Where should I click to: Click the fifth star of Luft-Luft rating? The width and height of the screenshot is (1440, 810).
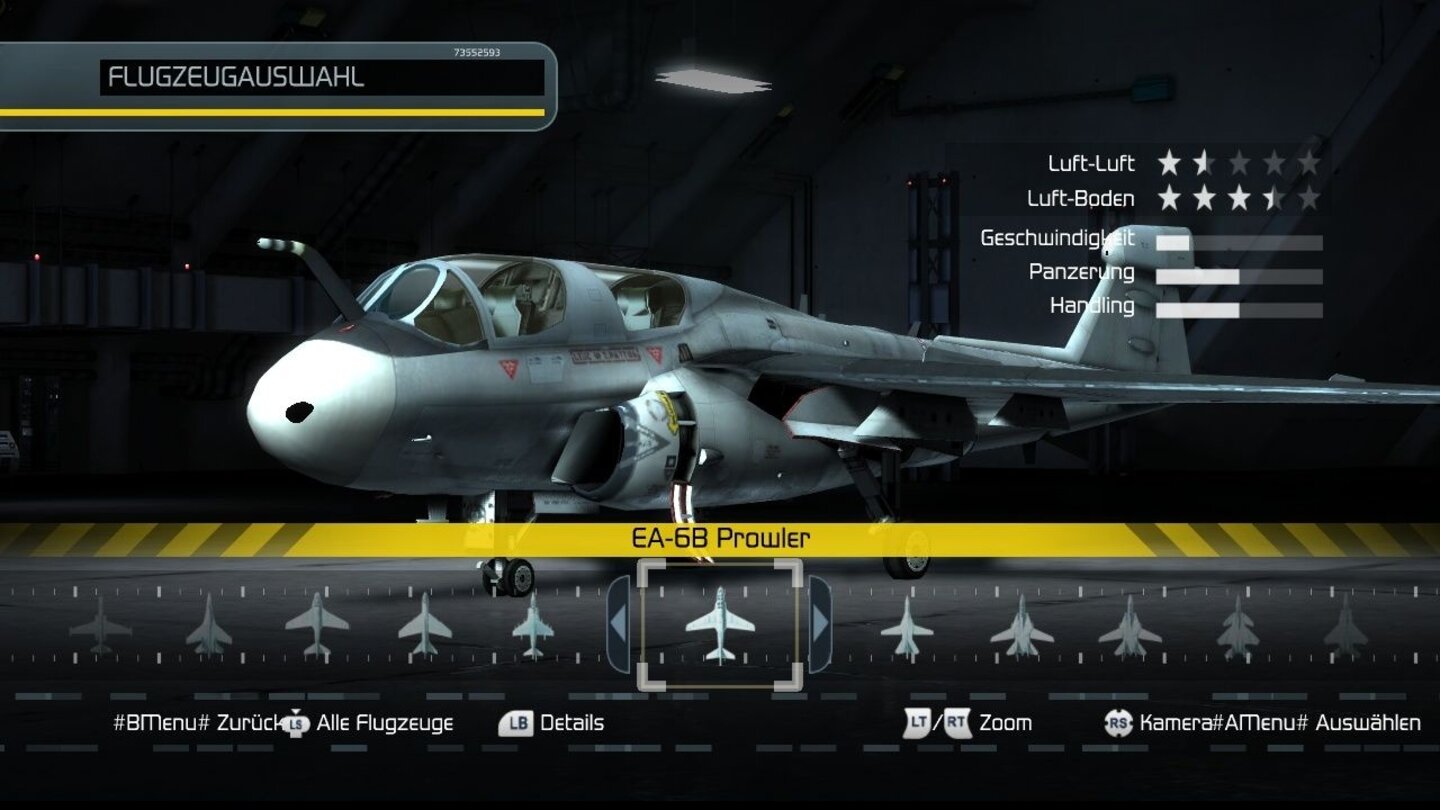(x=1311, y=163)
